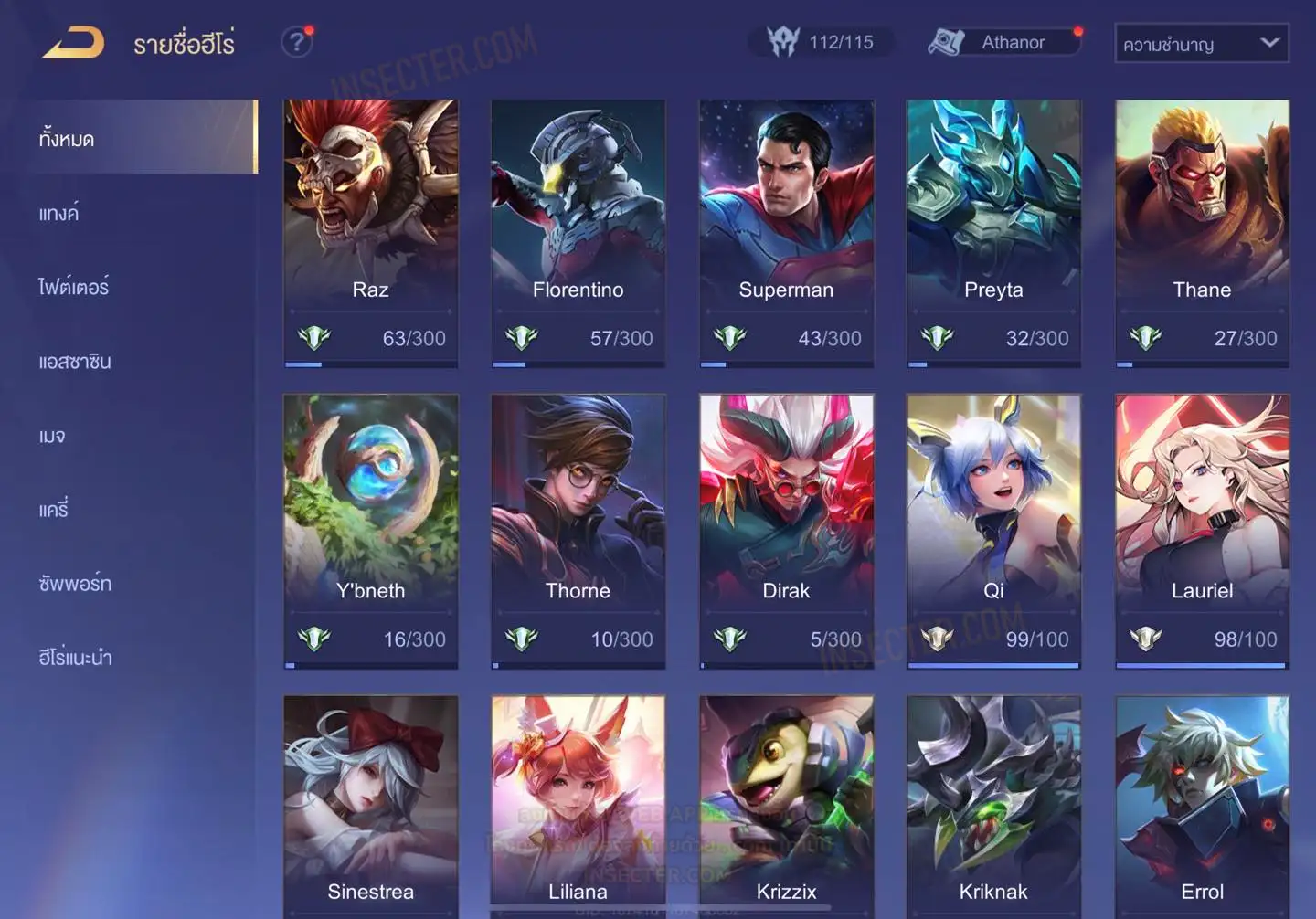
Task: Choose the Lauriel hero card
Action: point(1202,530)
